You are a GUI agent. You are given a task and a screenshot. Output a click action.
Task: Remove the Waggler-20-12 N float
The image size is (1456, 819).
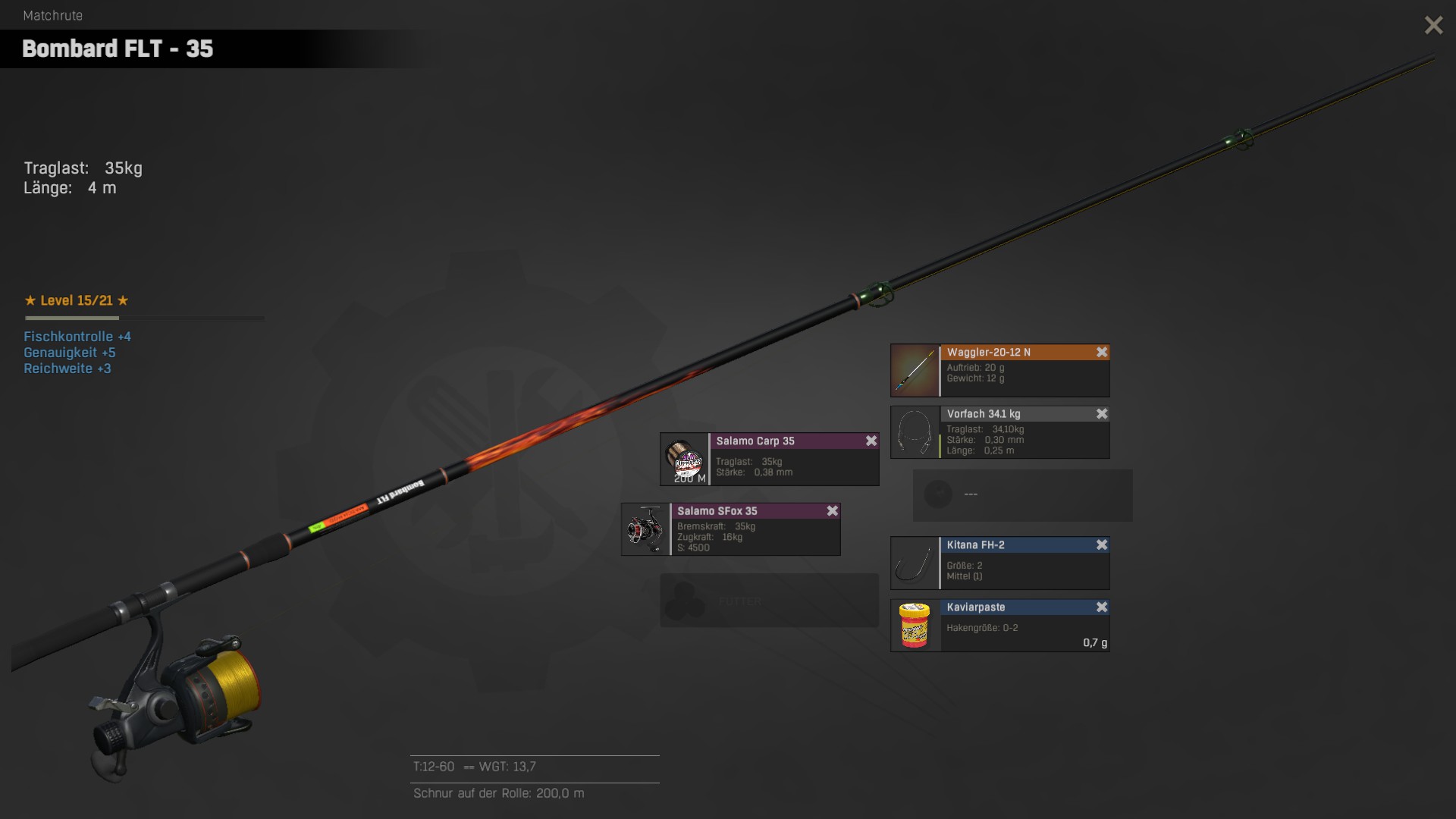pos(1102,352)
